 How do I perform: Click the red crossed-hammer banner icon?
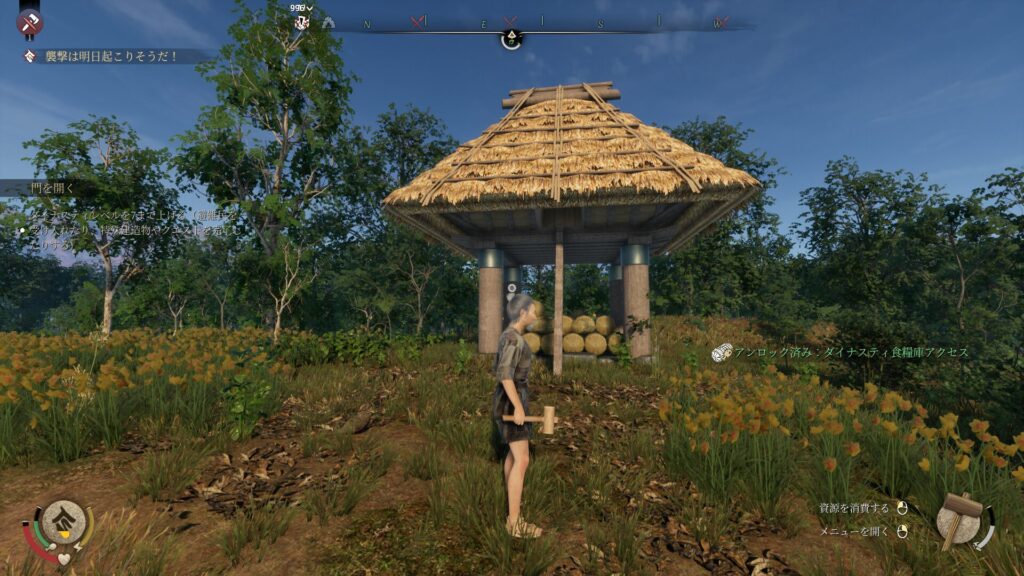[x=29, y=21]
